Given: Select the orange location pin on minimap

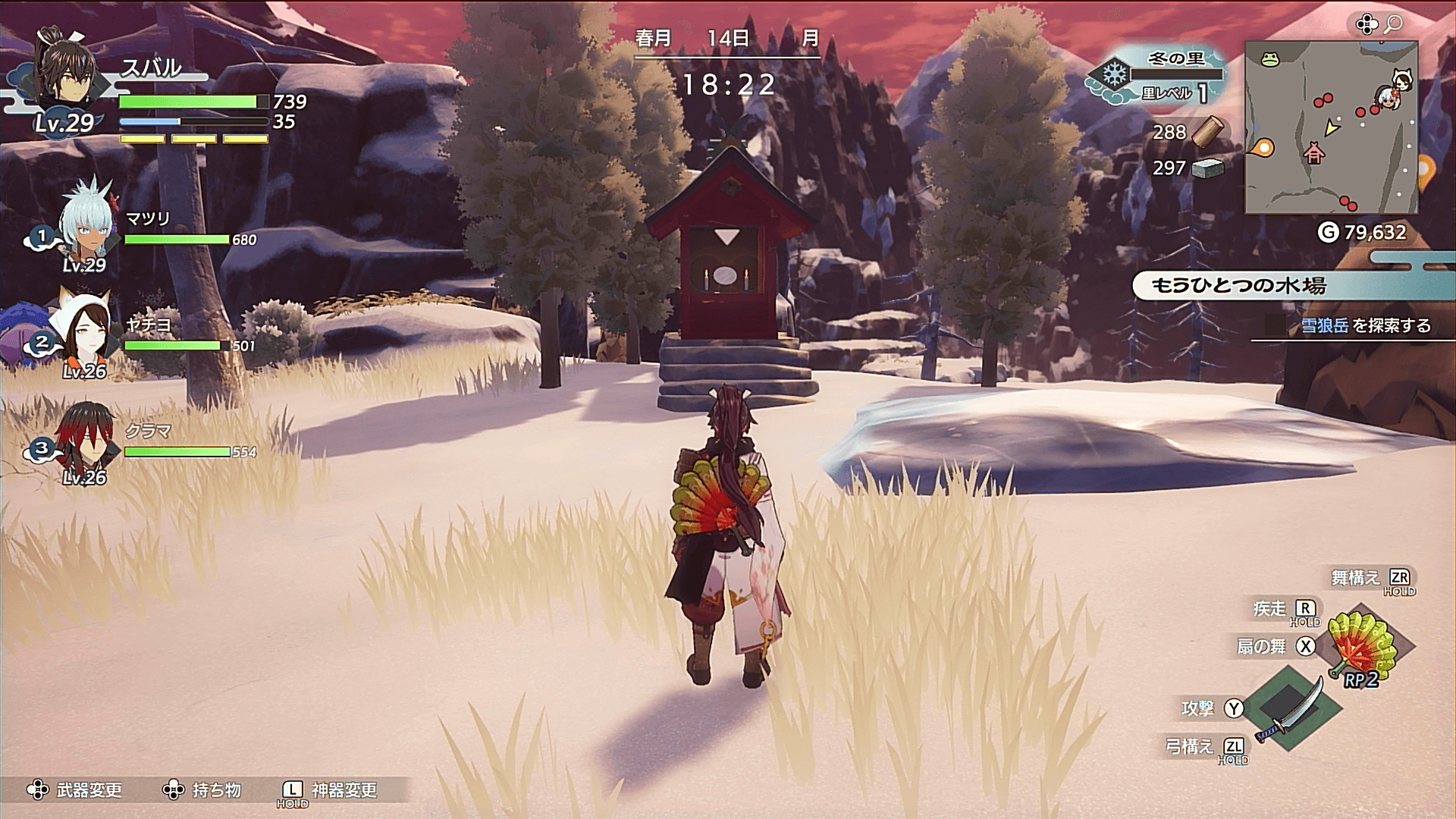Looking at the screenshot, I should 1263,148.
